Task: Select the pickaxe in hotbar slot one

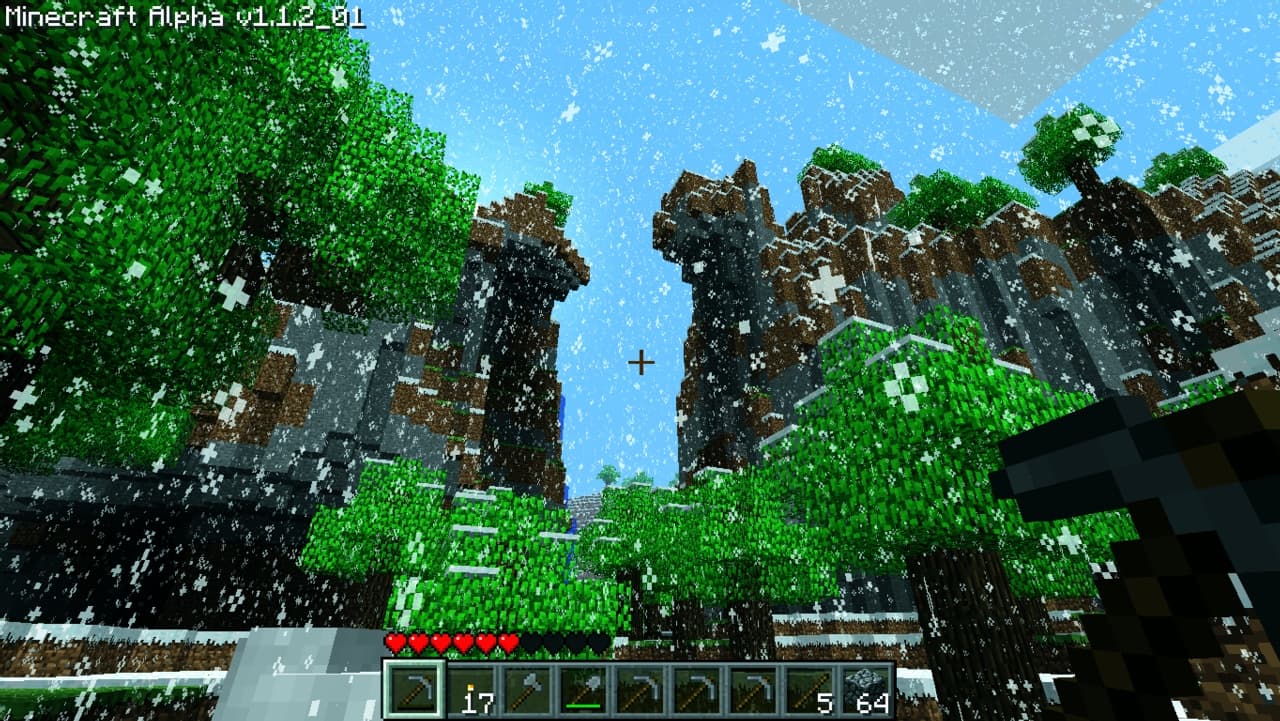Action: [416, 688]
